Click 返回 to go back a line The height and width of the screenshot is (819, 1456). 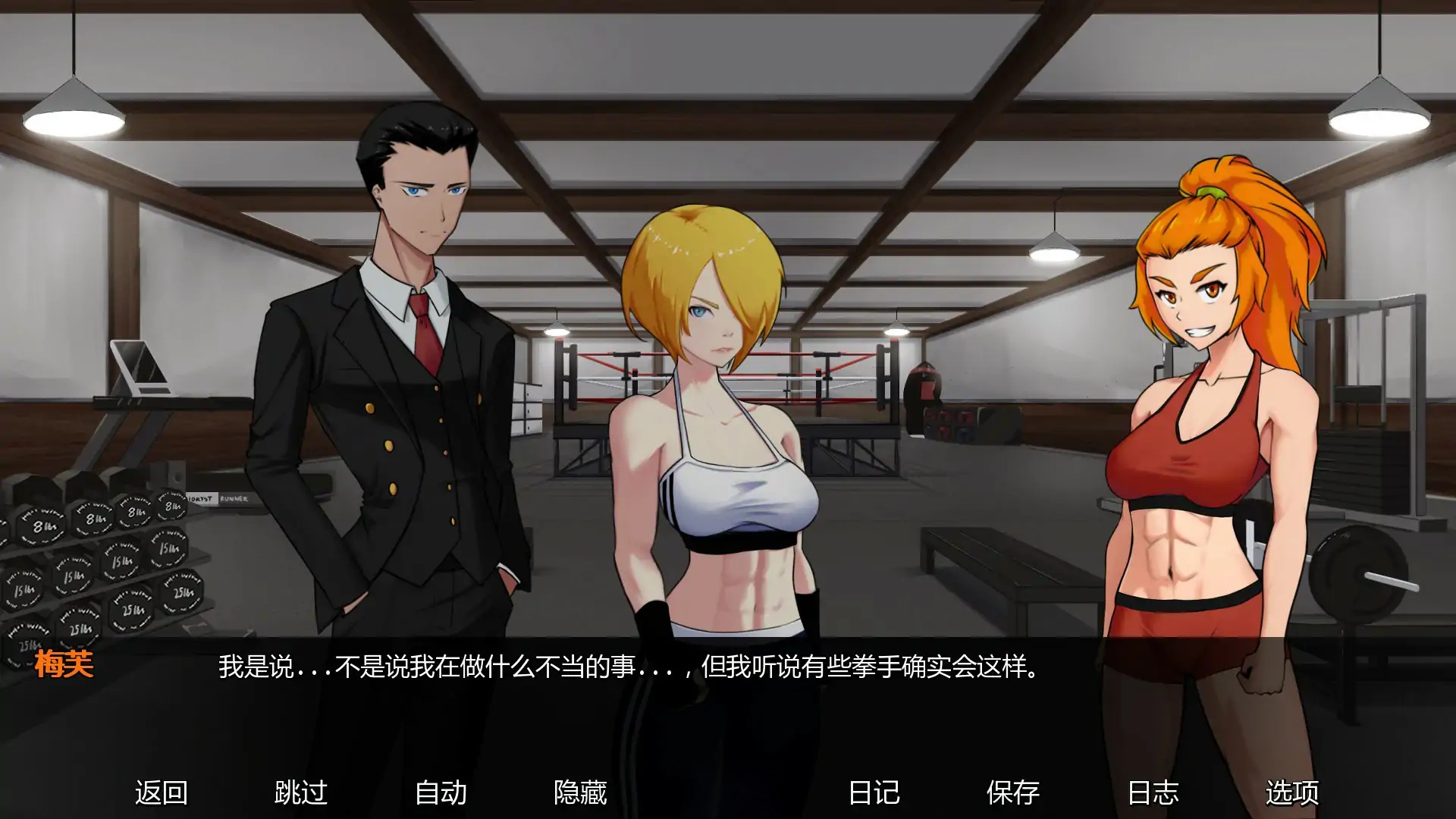[x=162, y=791]
